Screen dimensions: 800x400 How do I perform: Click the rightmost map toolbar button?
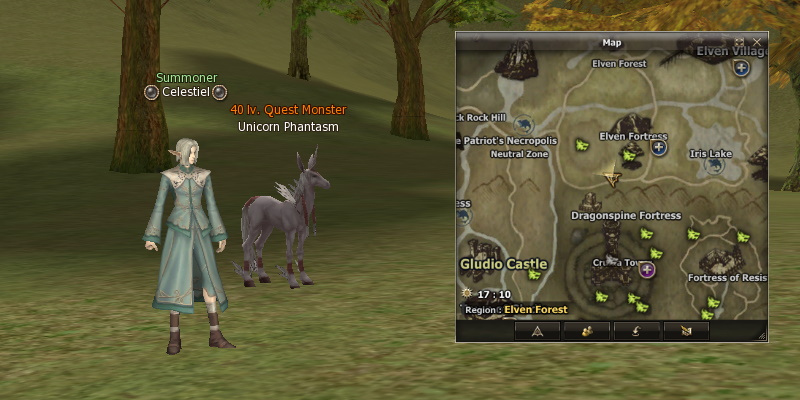[x=686, y=331]
